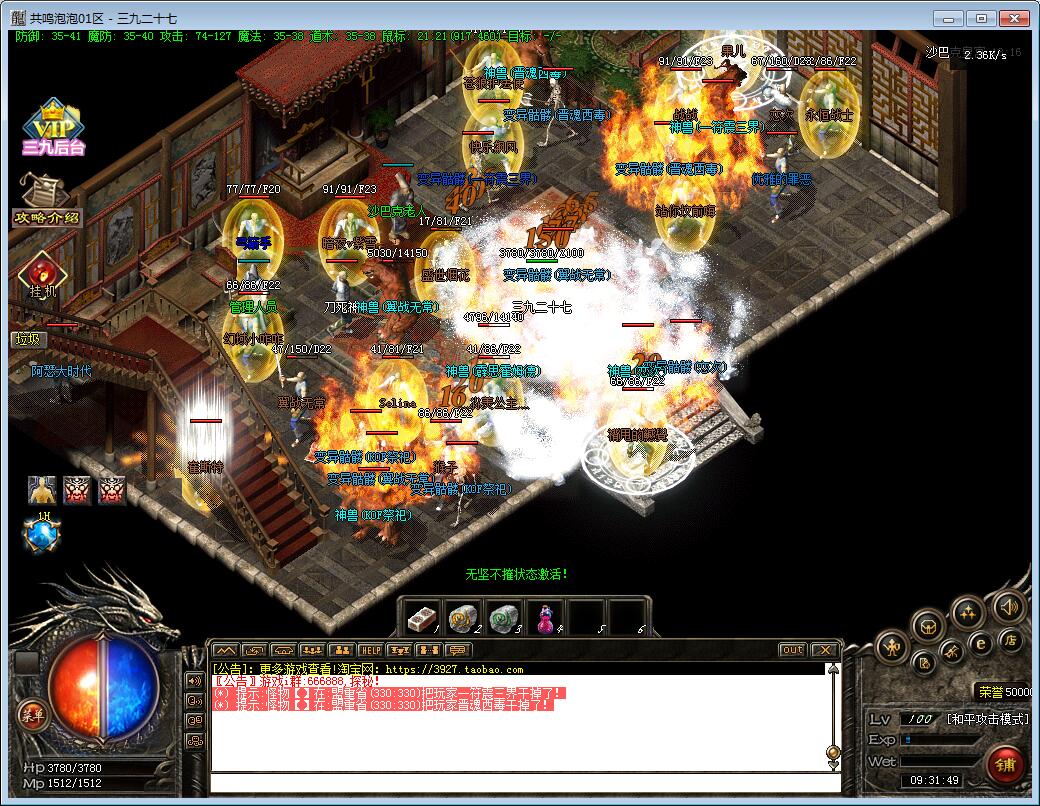Close the chat panel with the X button
Screen dimensions: 1040x806
click(824, 650)
